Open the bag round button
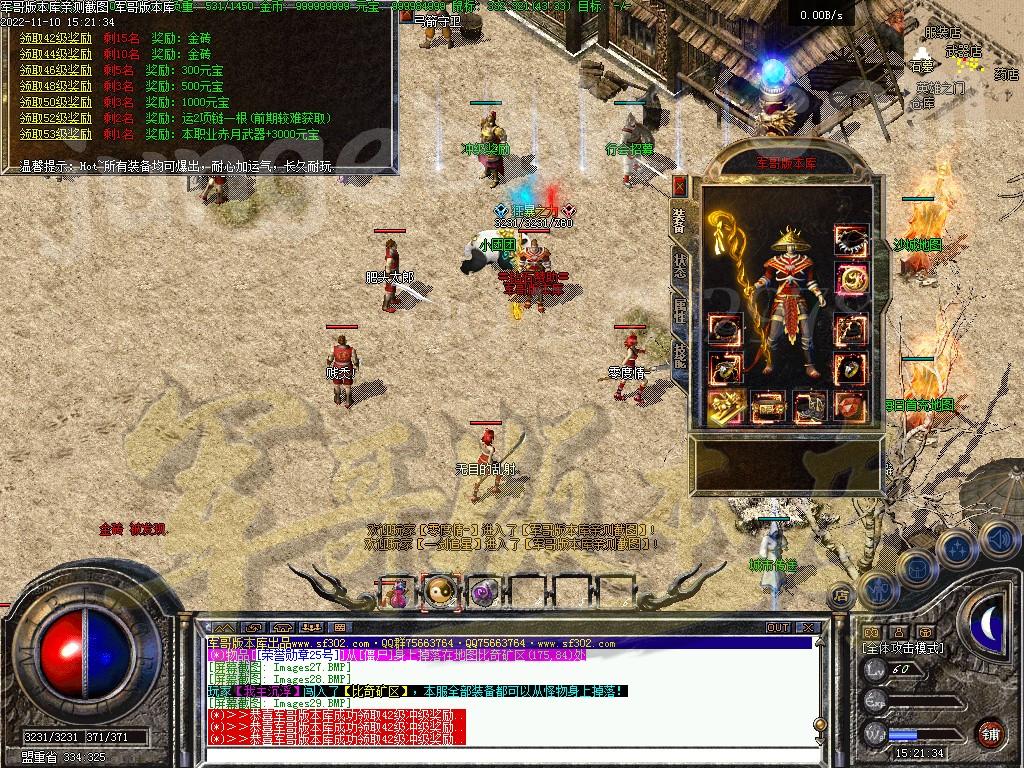 pos(915,569)
